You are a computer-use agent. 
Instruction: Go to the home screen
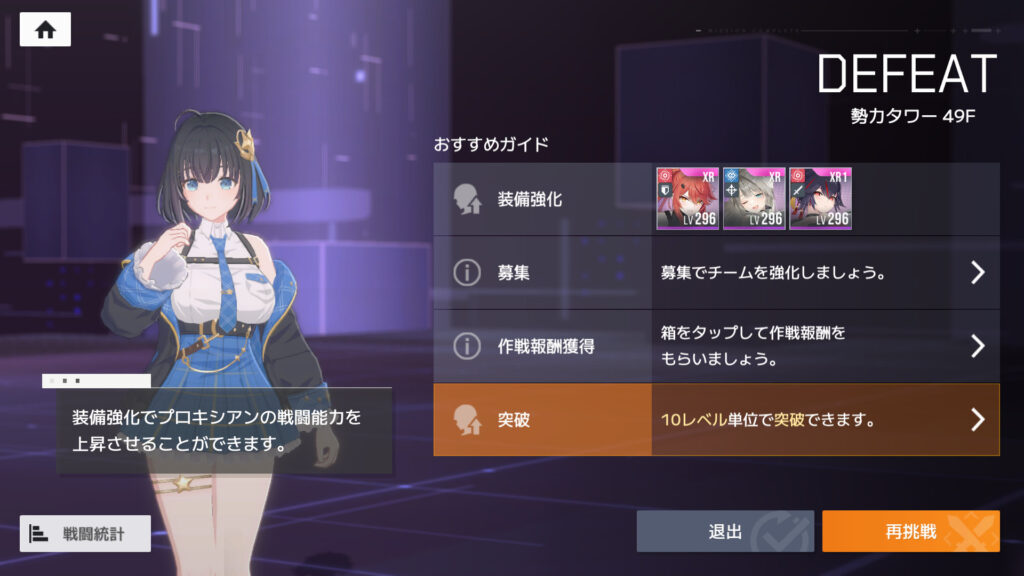click(x=45, y=30)
